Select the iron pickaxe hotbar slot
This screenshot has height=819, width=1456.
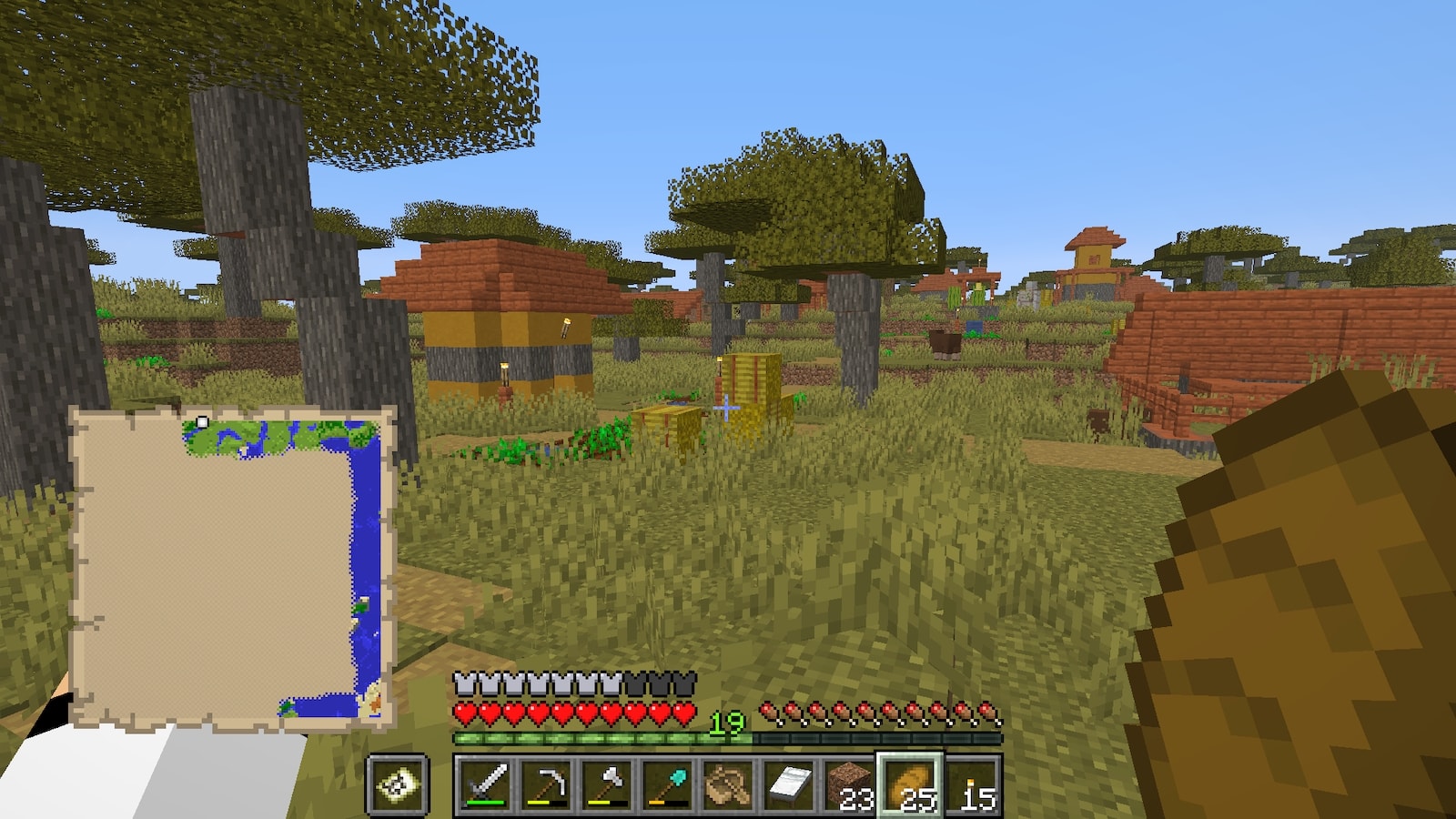(546, 784)
